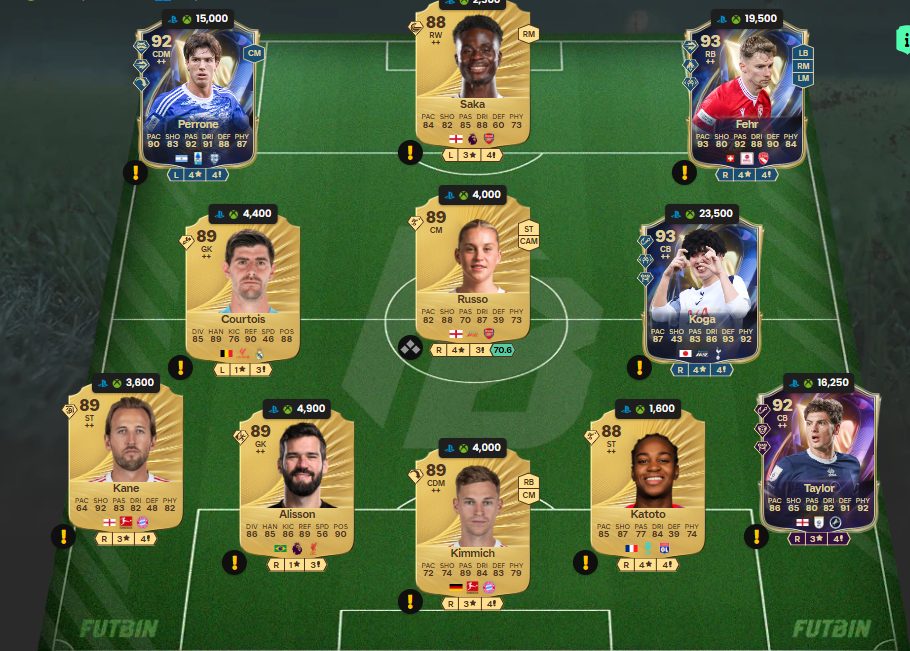Select the Perrone CDM player card
The image size is (910, 651).
tap(198, 95)
